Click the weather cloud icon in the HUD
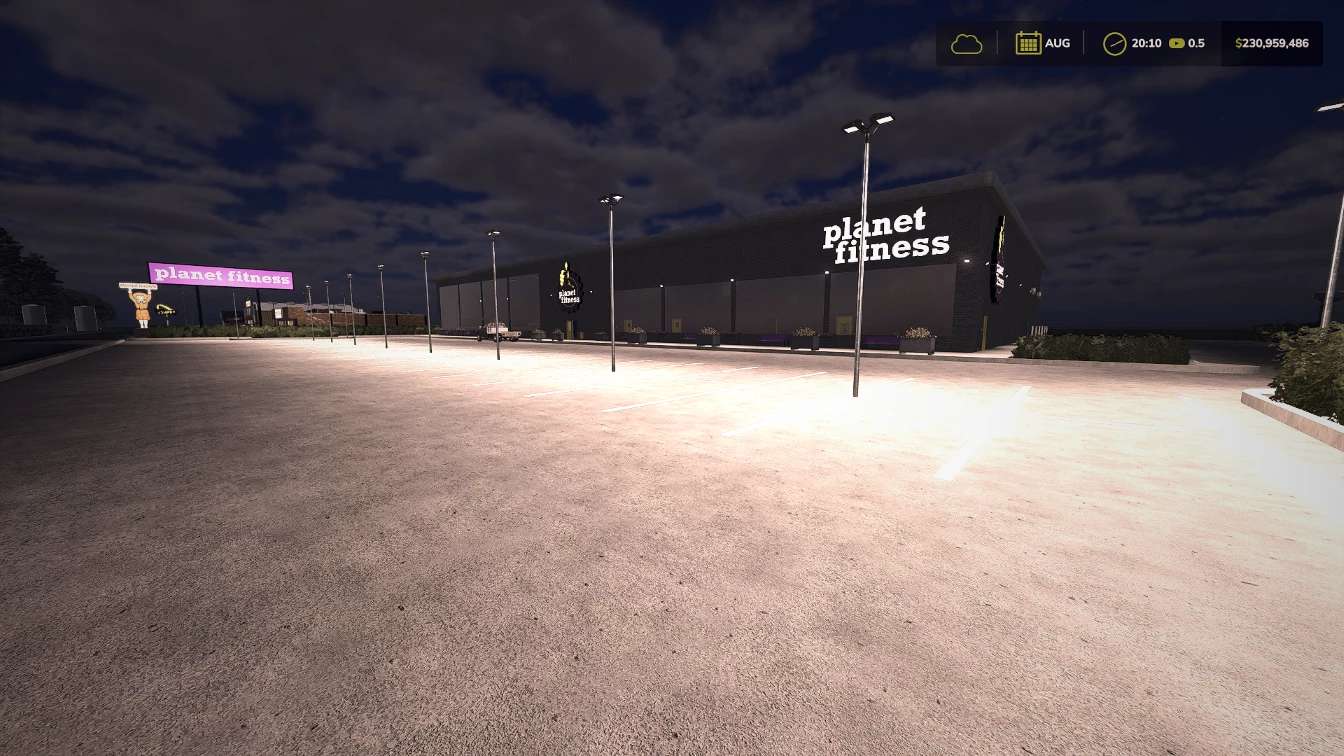The height and width of the screenshot is (756, 1344). click(966, 43)
